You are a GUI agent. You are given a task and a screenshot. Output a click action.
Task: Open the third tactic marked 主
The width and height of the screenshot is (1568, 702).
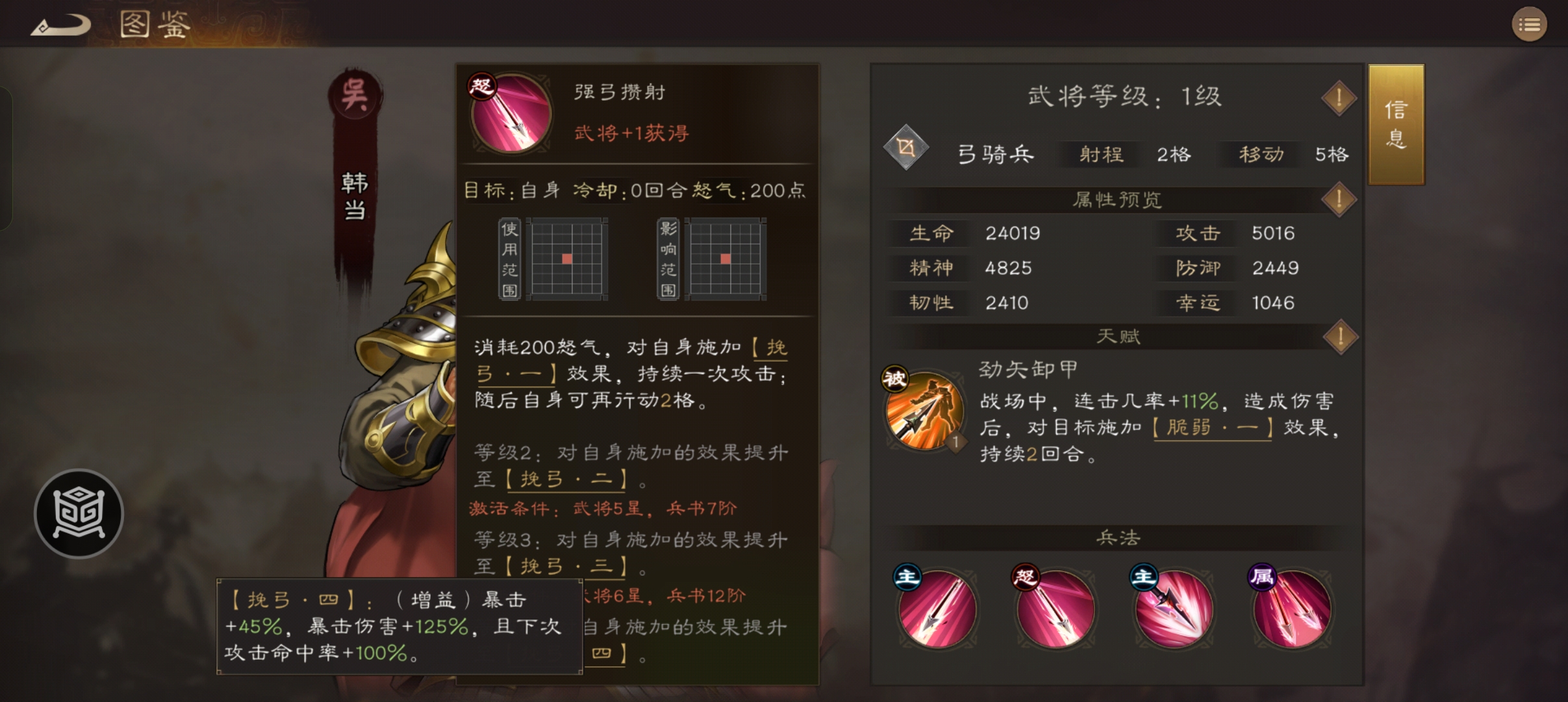(1174, 608)
